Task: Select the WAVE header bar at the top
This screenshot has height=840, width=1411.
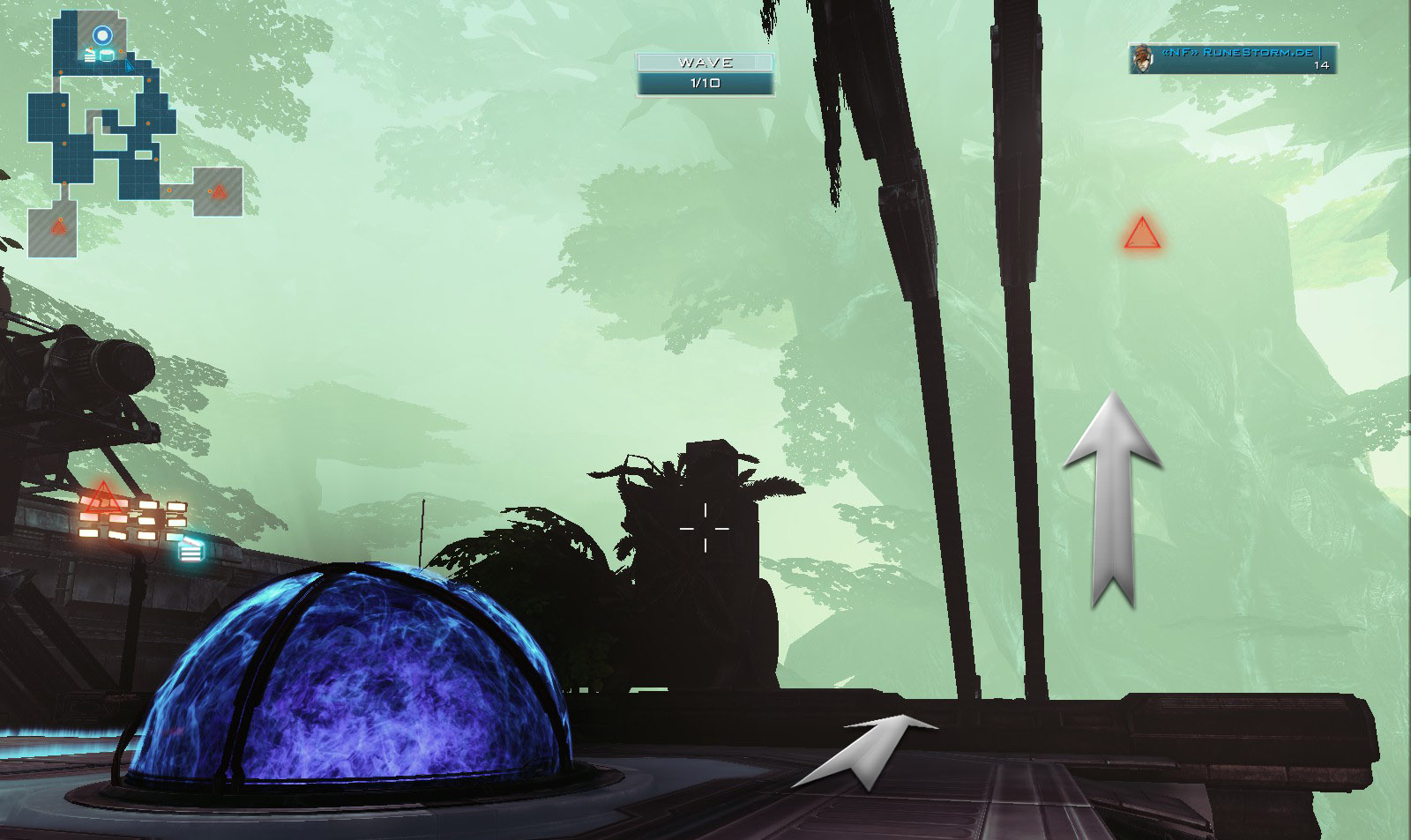Action: (x=705, y=63)
